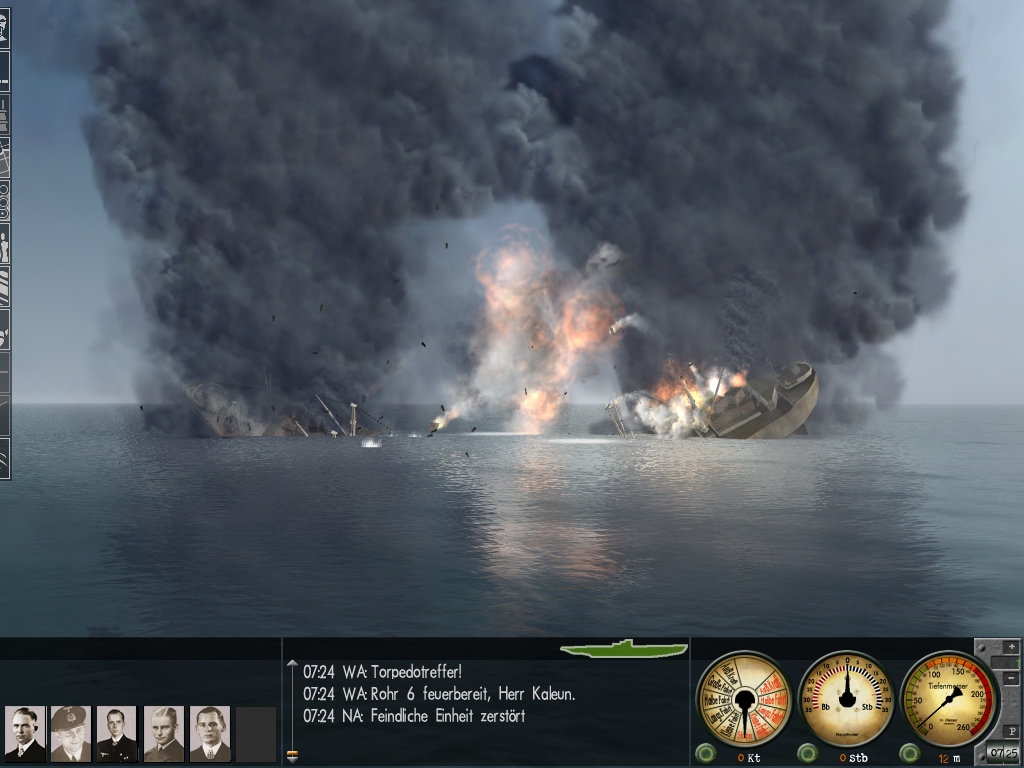1024x768 pixels.
Task: Open the green submarine silhouette status icon
Action: [x=624, y=649]
